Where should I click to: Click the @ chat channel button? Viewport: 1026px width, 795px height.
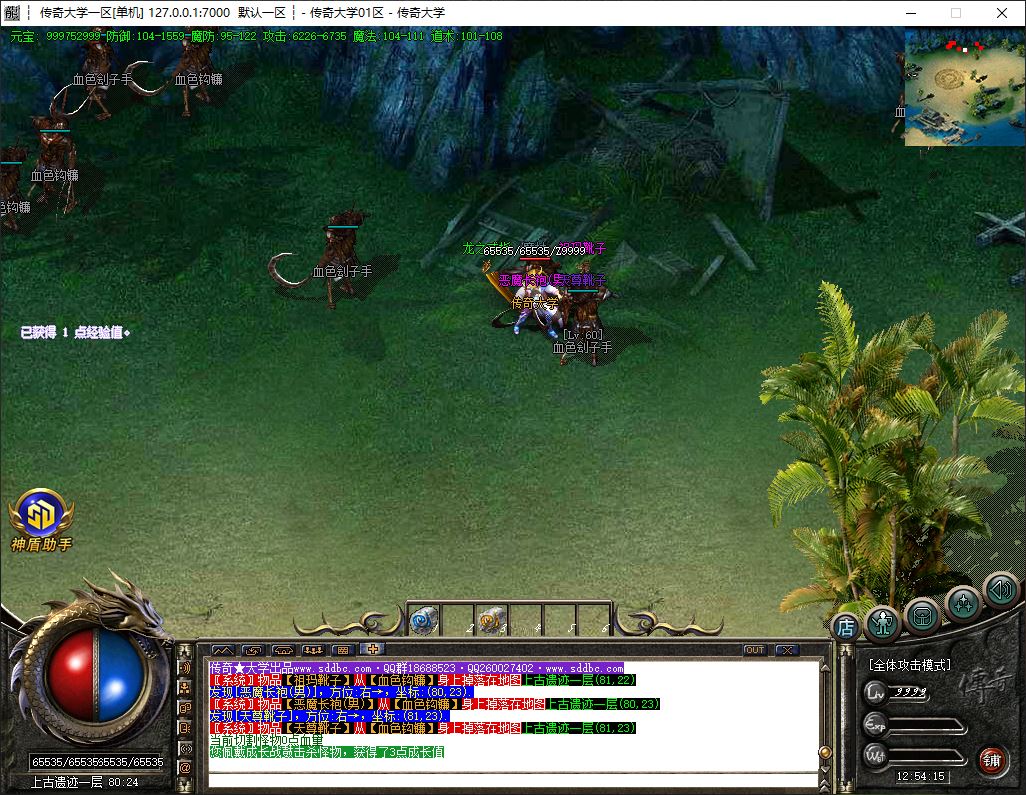point(185,768)
